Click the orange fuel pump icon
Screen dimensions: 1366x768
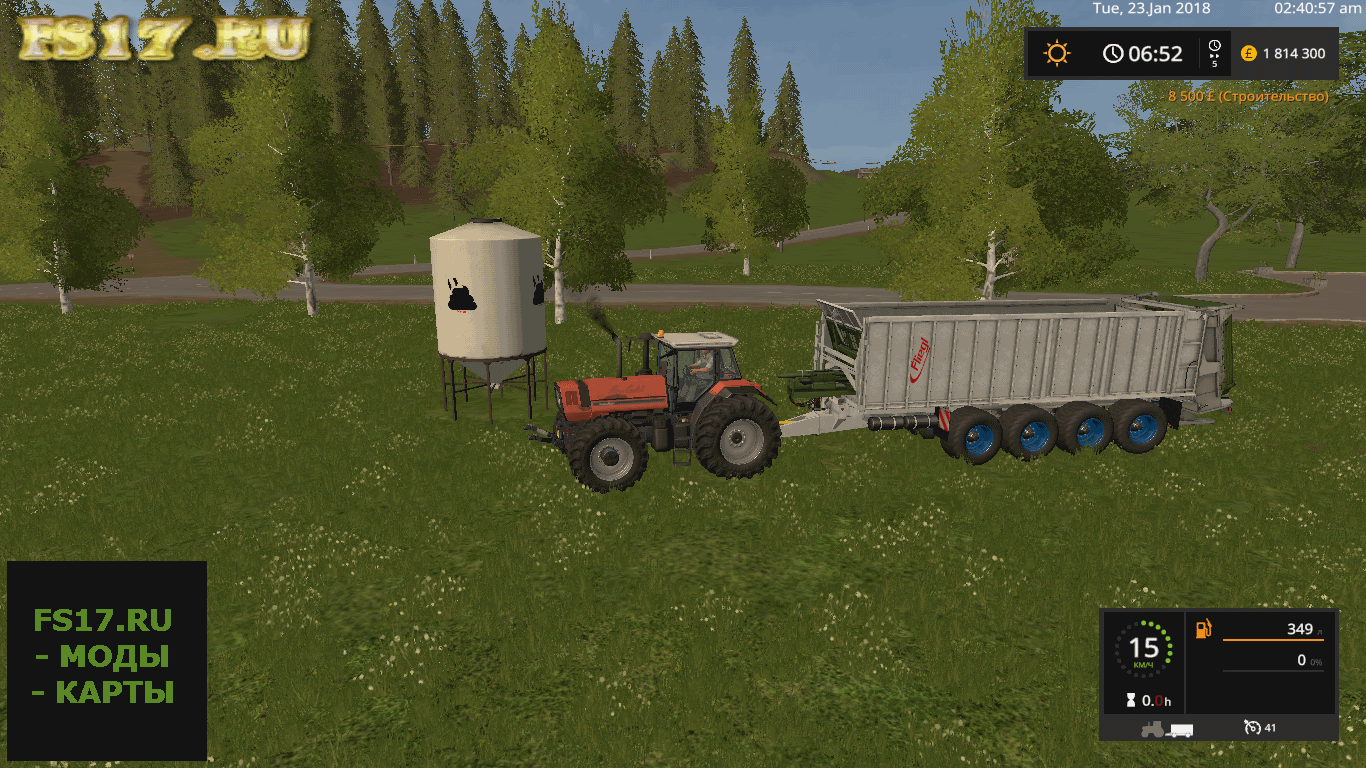tap(1205, 629)
